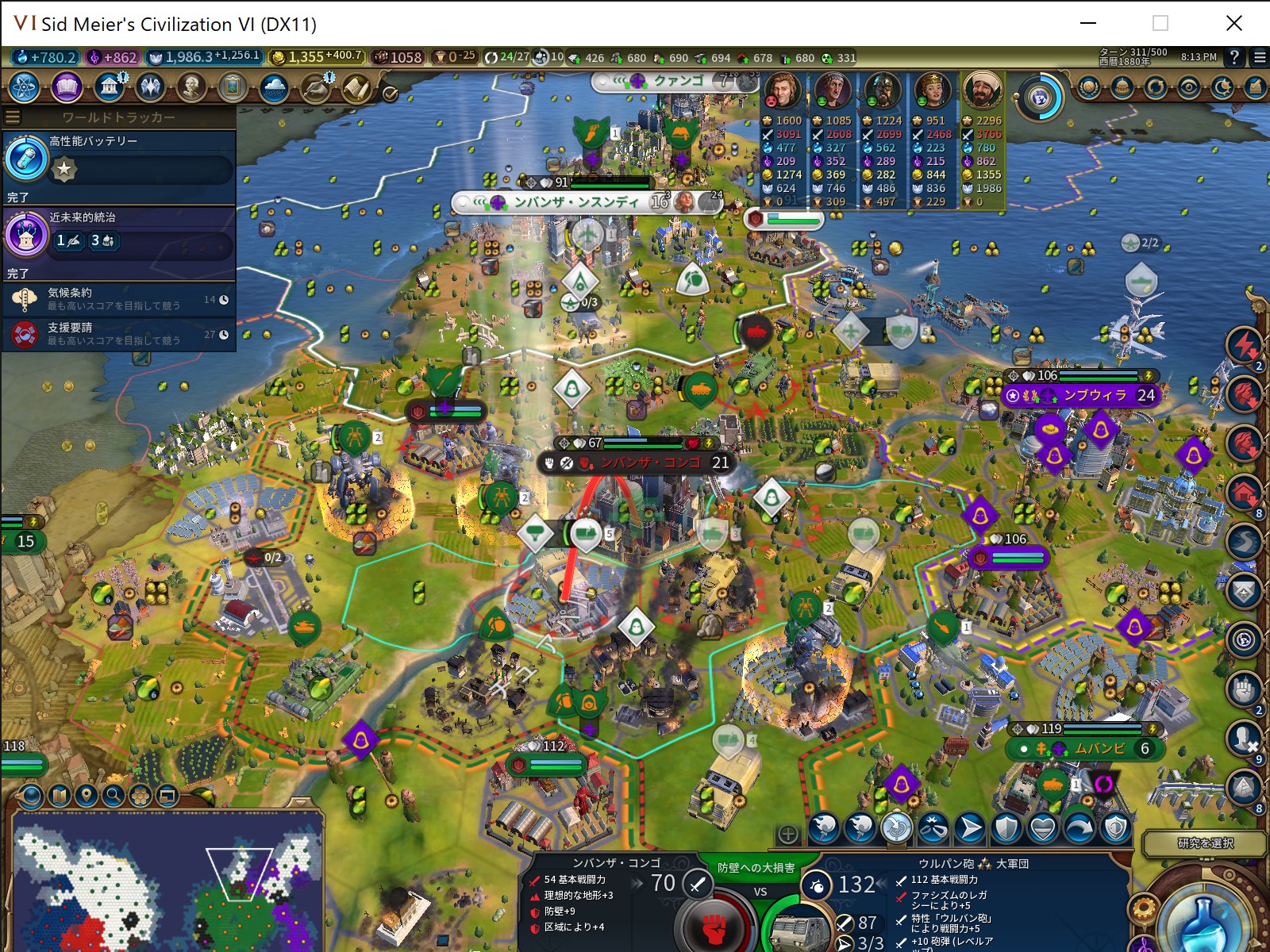This screenshot has width=1270, height=952.
Task: Open the game menu in the top-right corner
Action: click(1258, 58)
